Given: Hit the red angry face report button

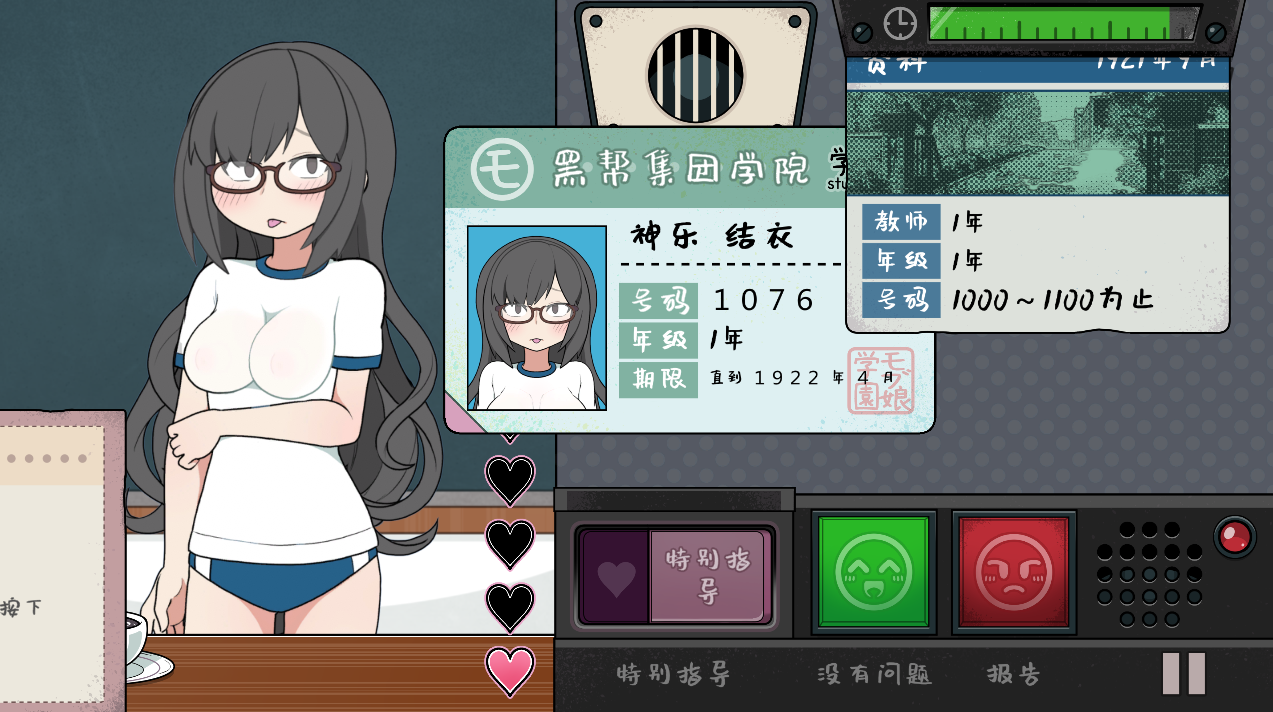Looking at the screenshot, I should point(1013,572).
